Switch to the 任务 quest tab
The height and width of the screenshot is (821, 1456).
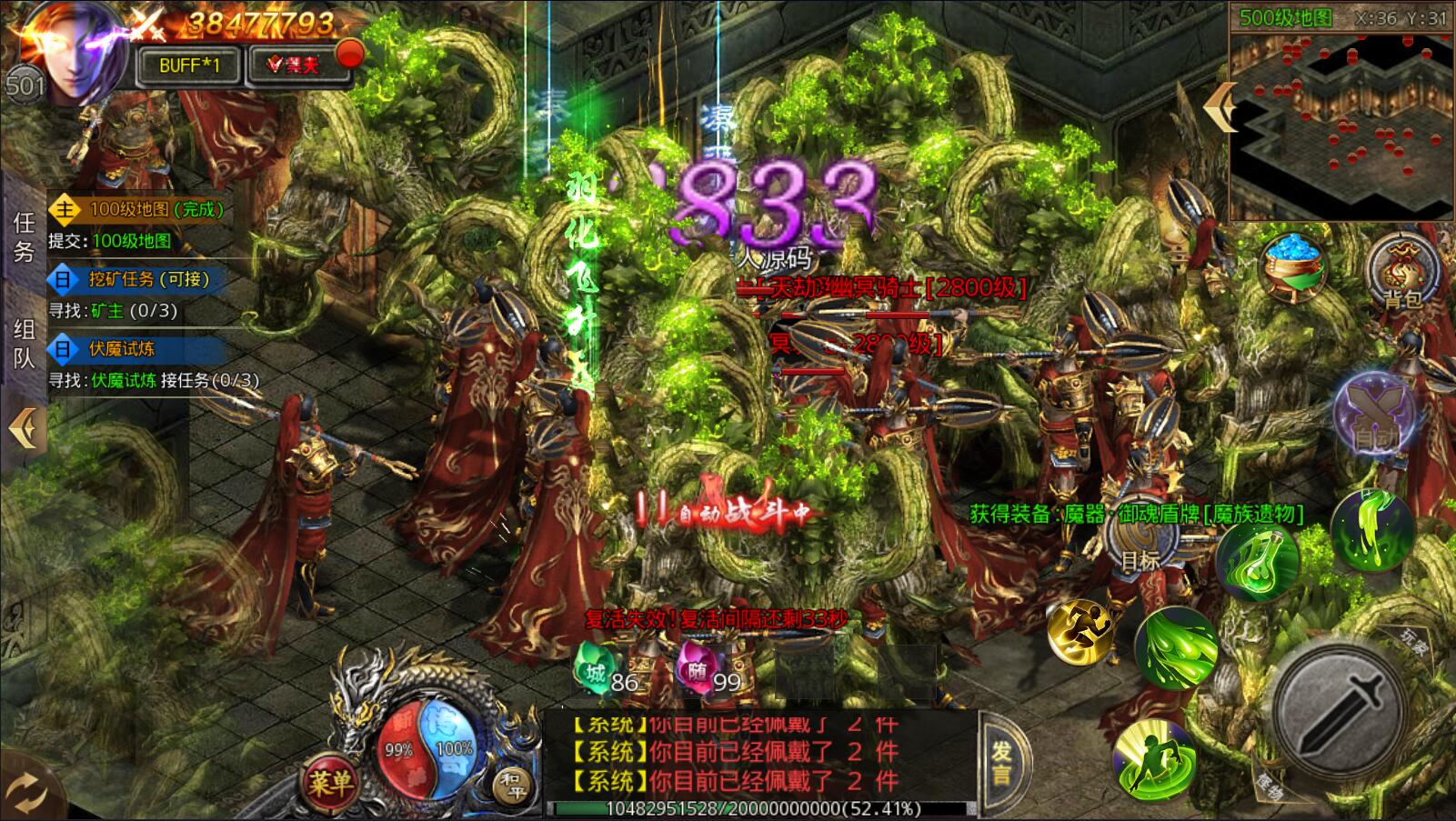[x=24, y=236]
